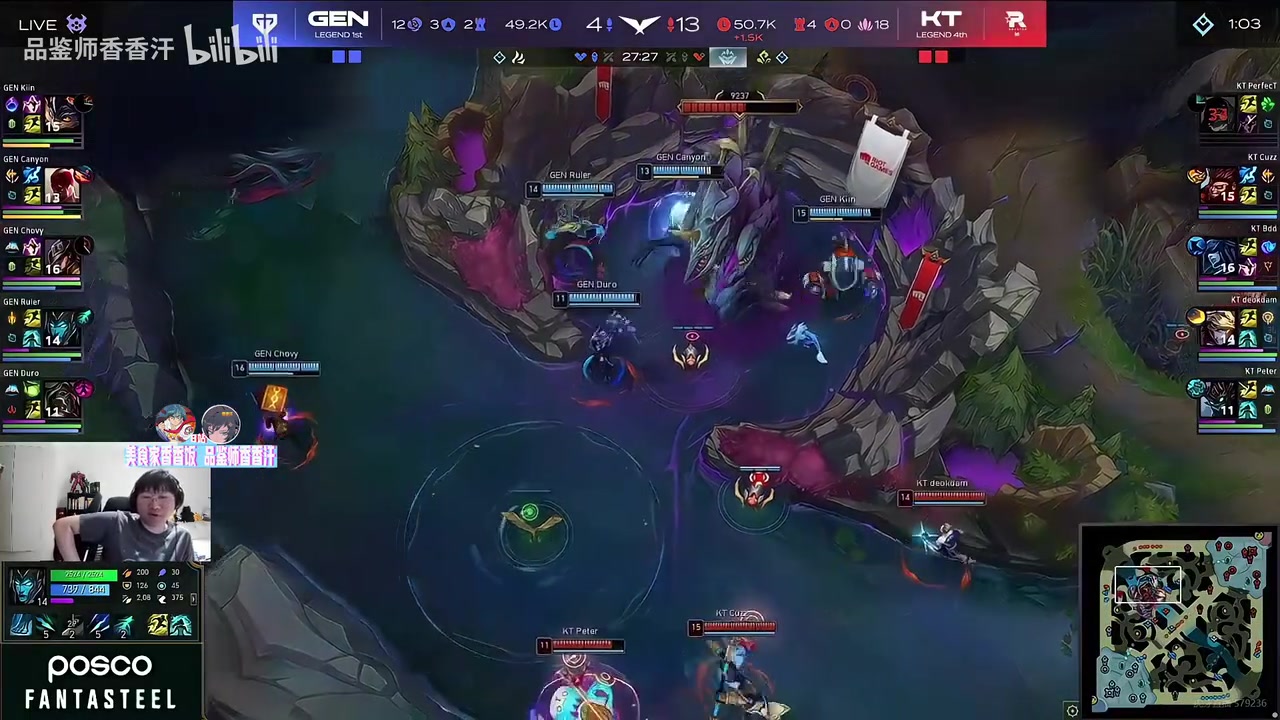Click the teal summoner spell next to Flash

tap(181, 627)
